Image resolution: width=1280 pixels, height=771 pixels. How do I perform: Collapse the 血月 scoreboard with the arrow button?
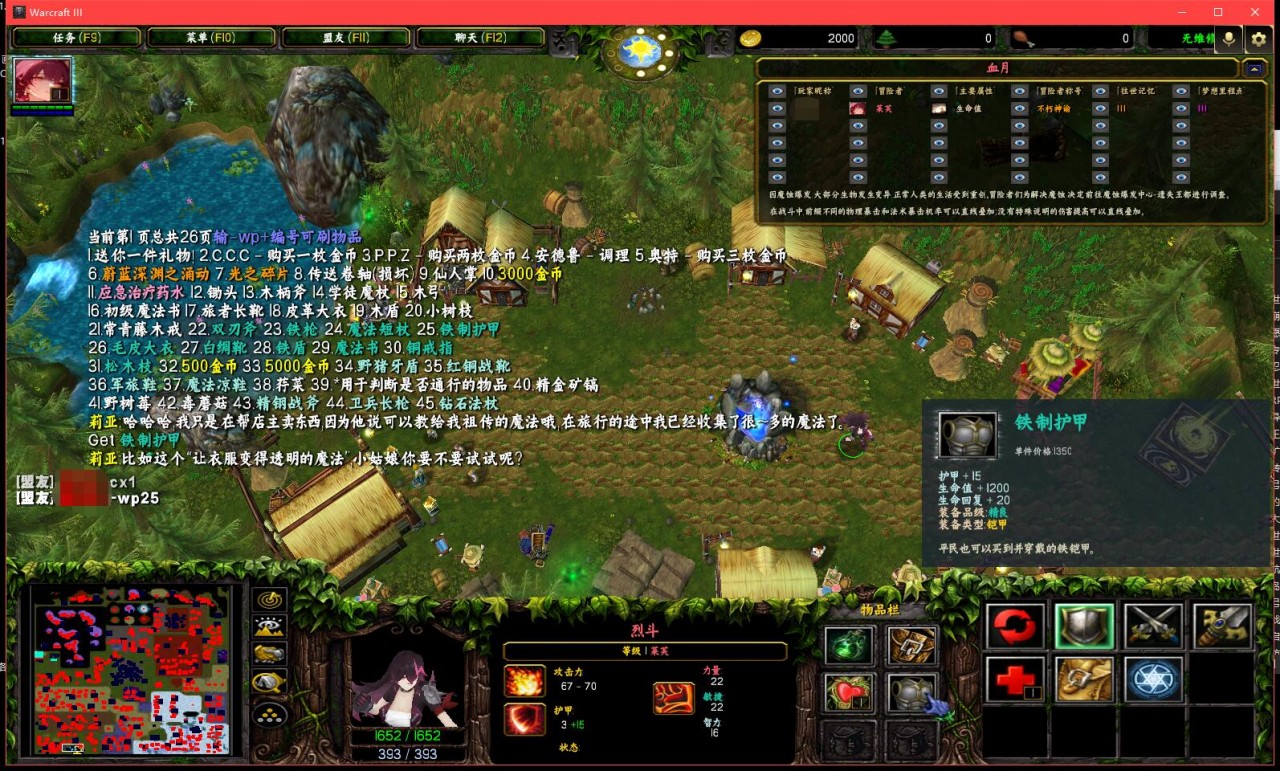coord(1254,68)
